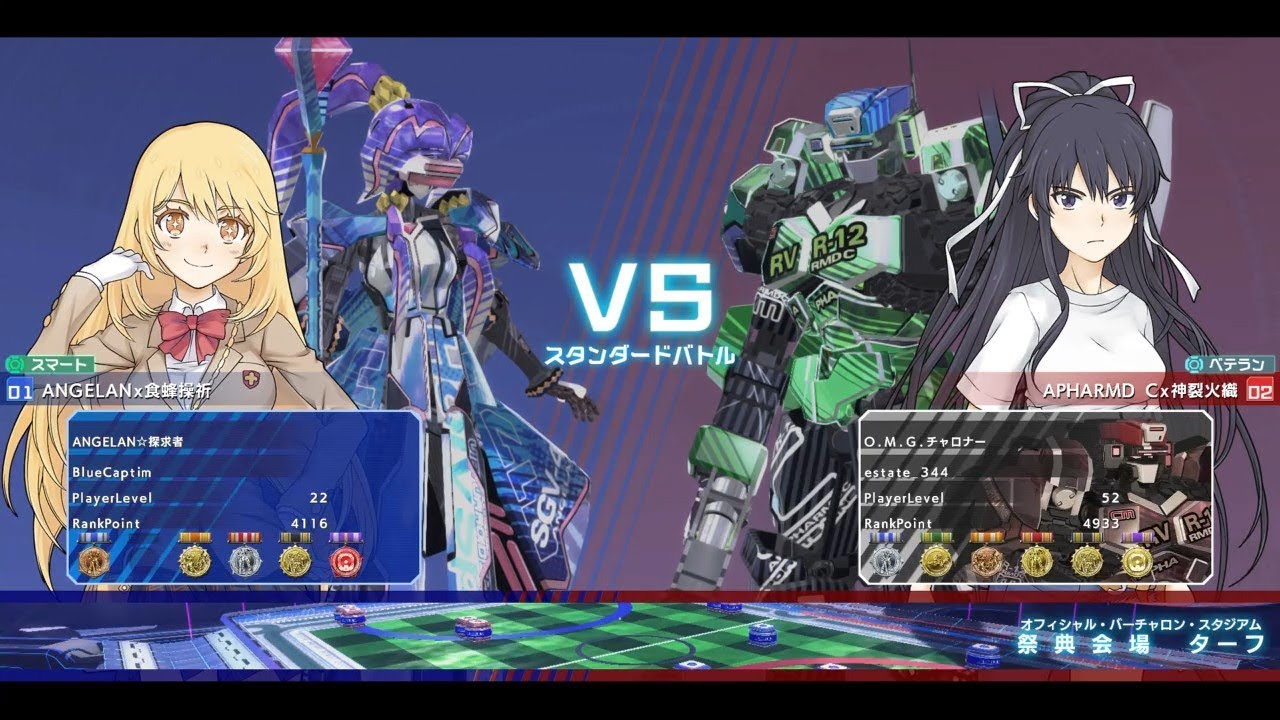This screenshot has height=720, width=1280.
Task: Select the red-ribbon medal in APHARMD's medal row
Action: point(1035,560)
